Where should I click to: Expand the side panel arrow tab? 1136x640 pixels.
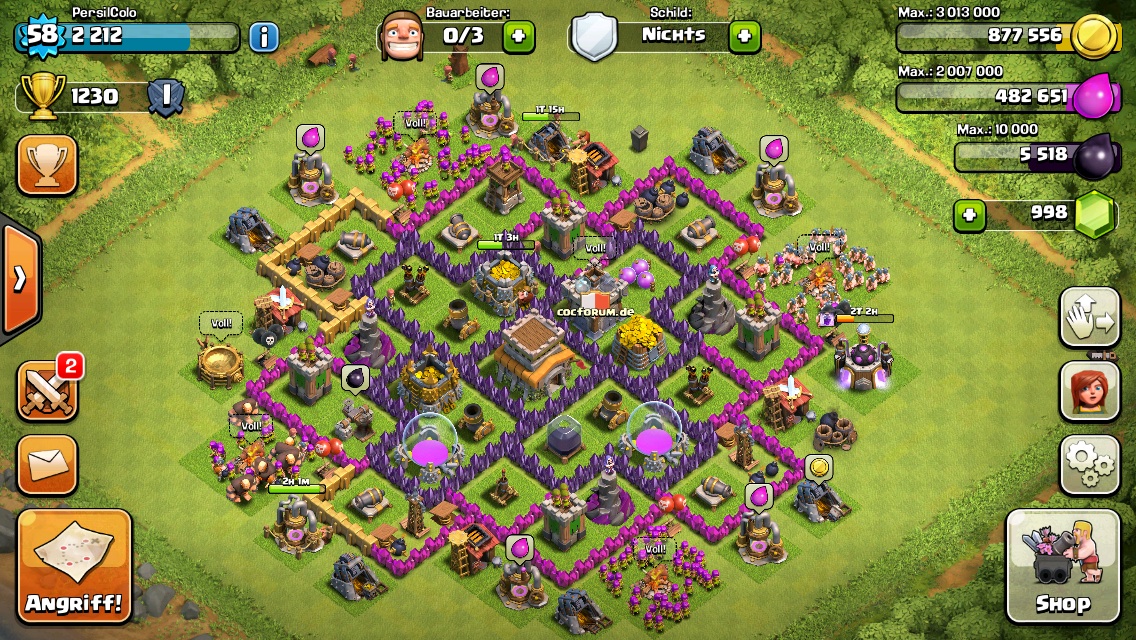(20, 279)
